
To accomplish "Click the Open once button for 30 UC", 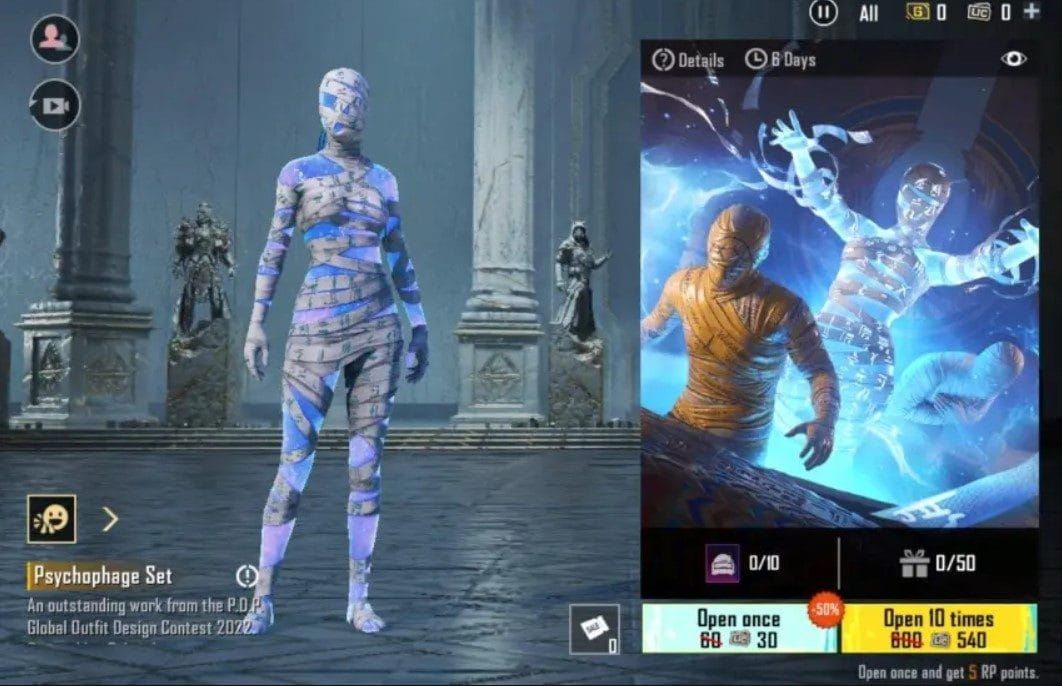I will (738, 629).
